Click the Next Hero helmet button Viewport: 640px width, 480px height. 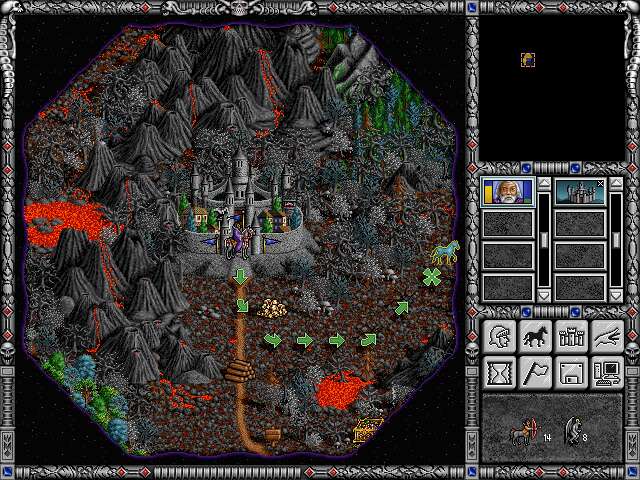(499, 337)
